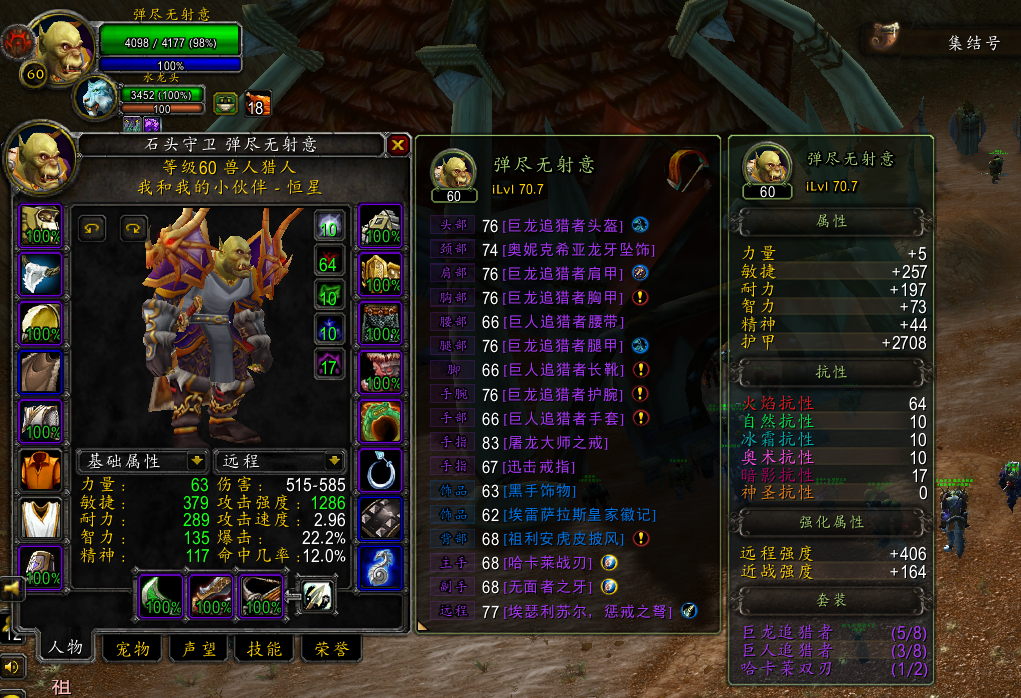
Task: Close the character panel with the X
Action: coord(398,145)
